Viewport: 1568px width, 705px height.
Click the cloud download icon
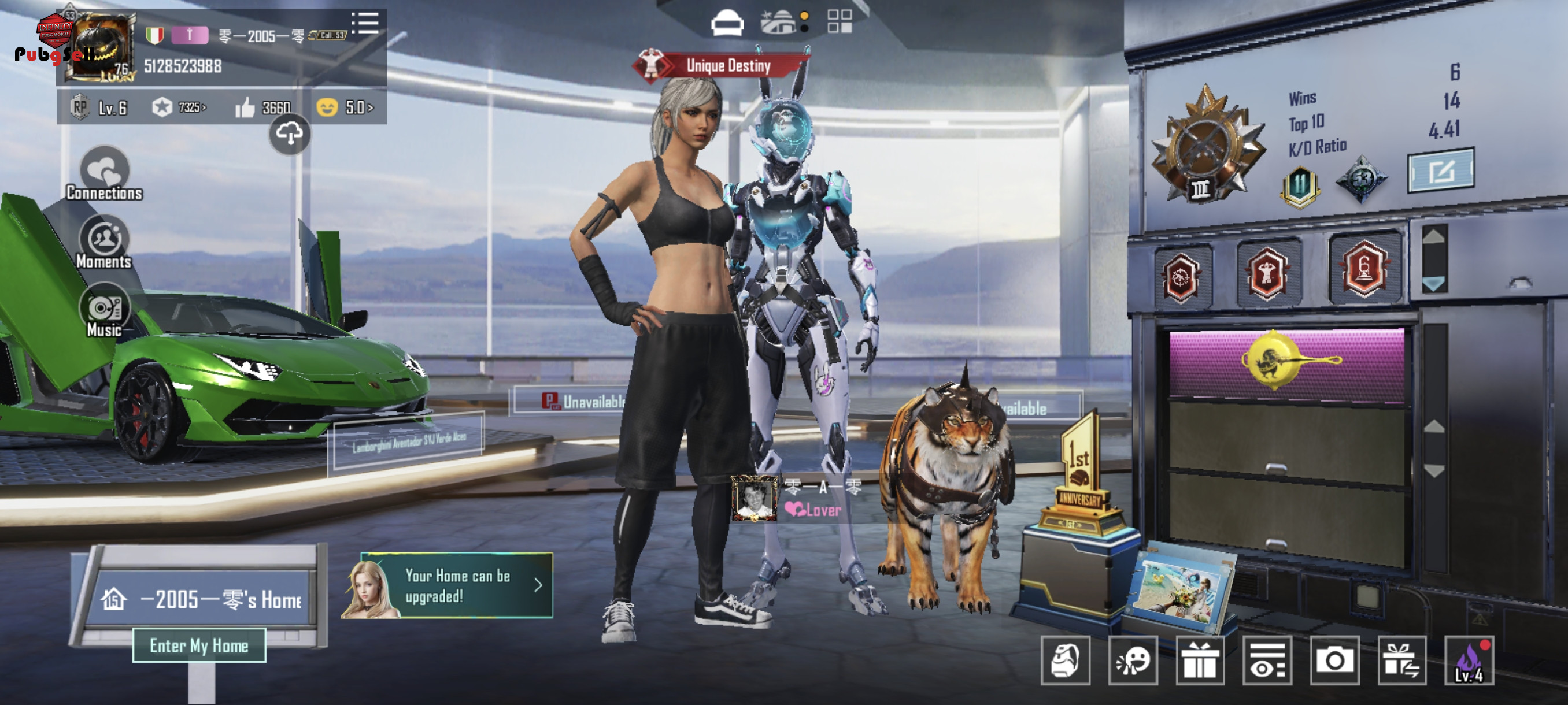tap(290, 133)
